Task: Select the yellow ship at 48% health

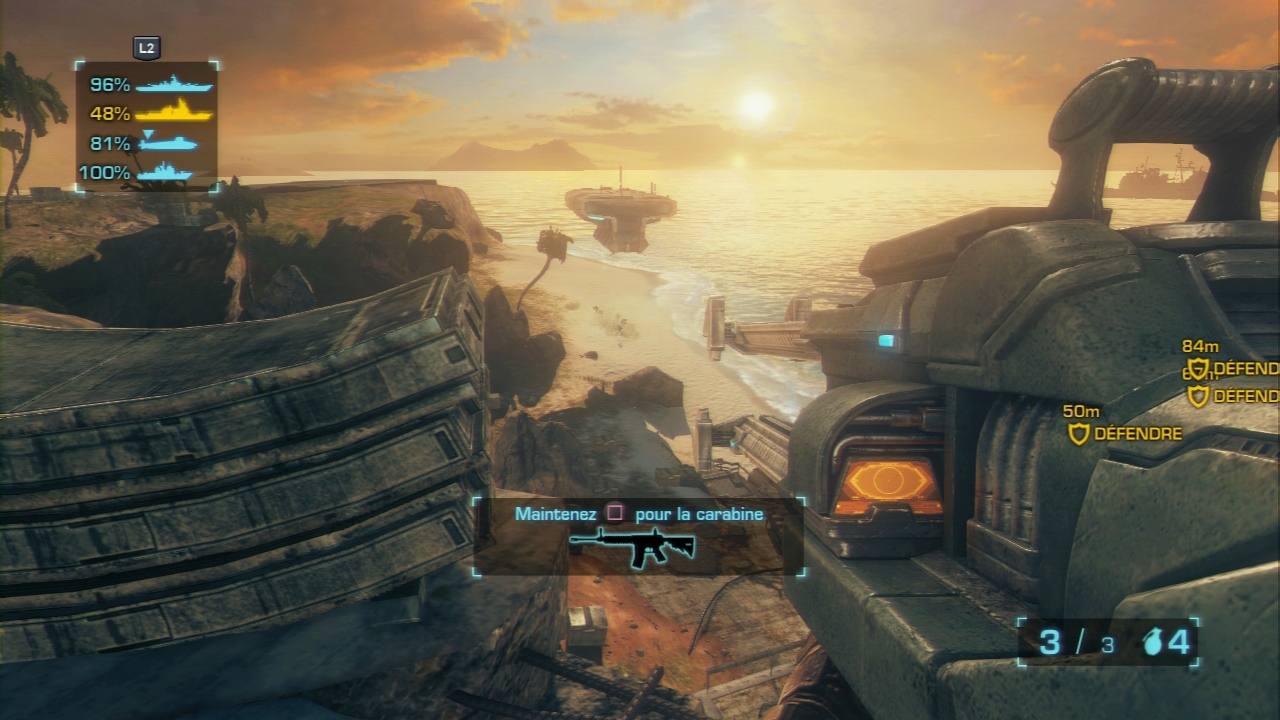Action: (x=174, y=113)
